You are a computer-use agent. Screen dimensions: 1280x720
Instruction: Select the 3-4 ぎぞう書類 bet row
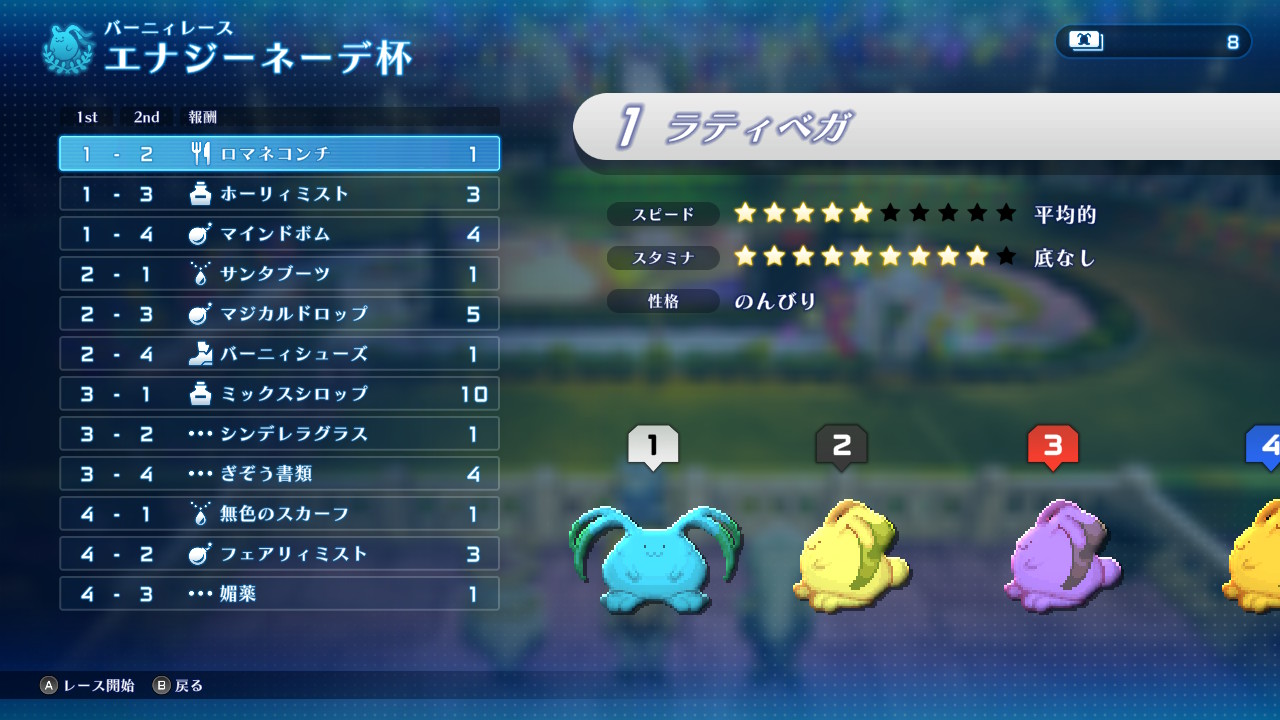pos(279,474)
